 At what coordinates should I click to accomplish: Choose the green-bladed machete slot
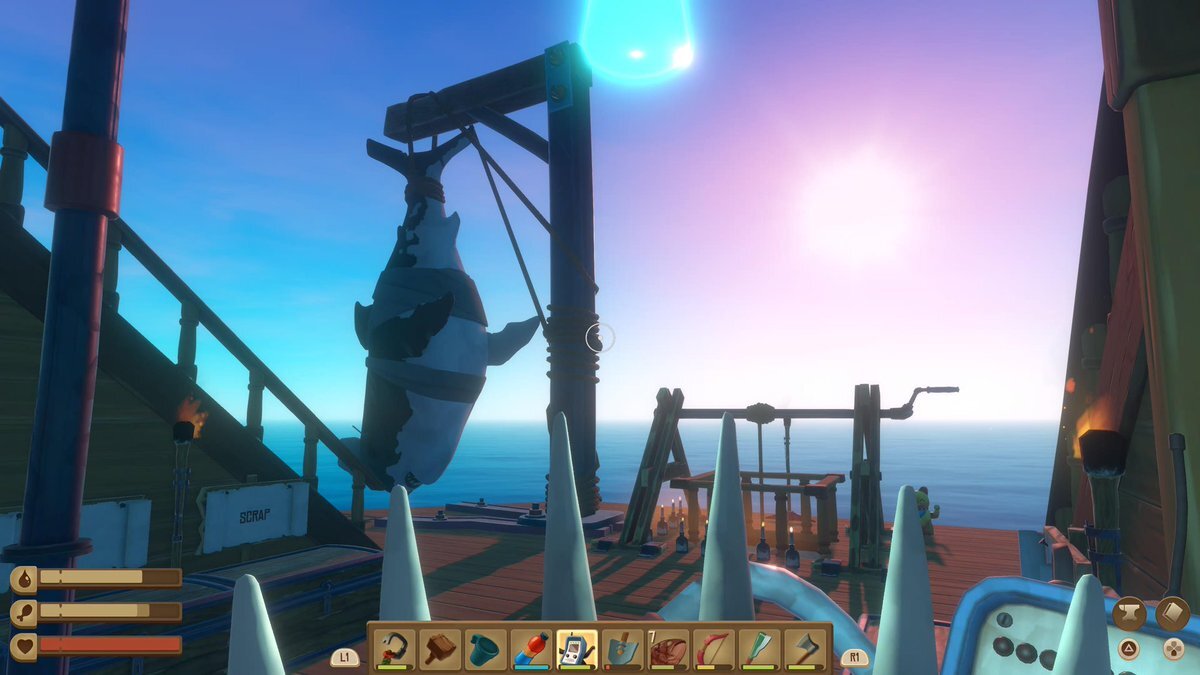759,648
